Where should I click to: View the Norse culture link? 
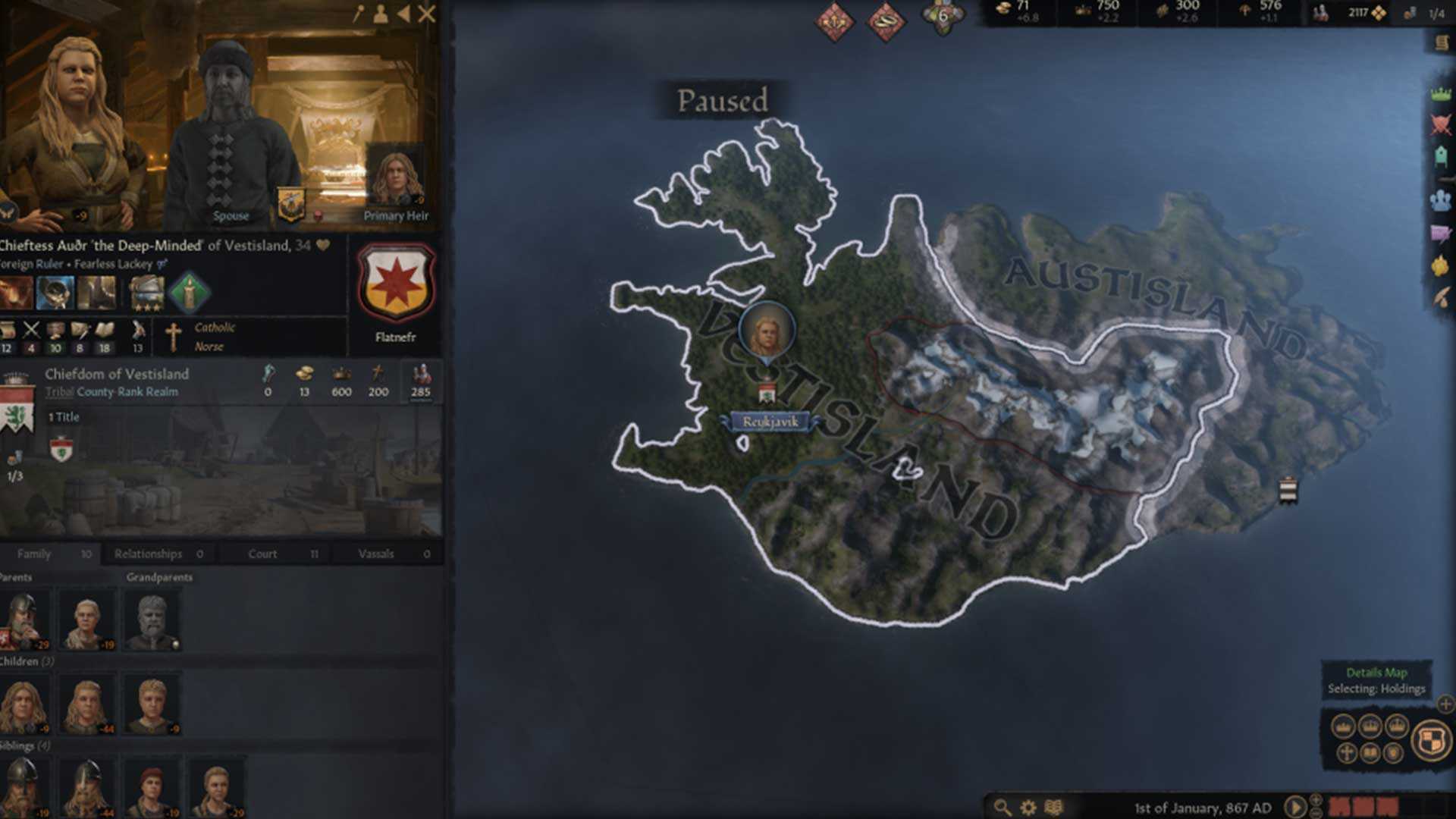point(209,347)
